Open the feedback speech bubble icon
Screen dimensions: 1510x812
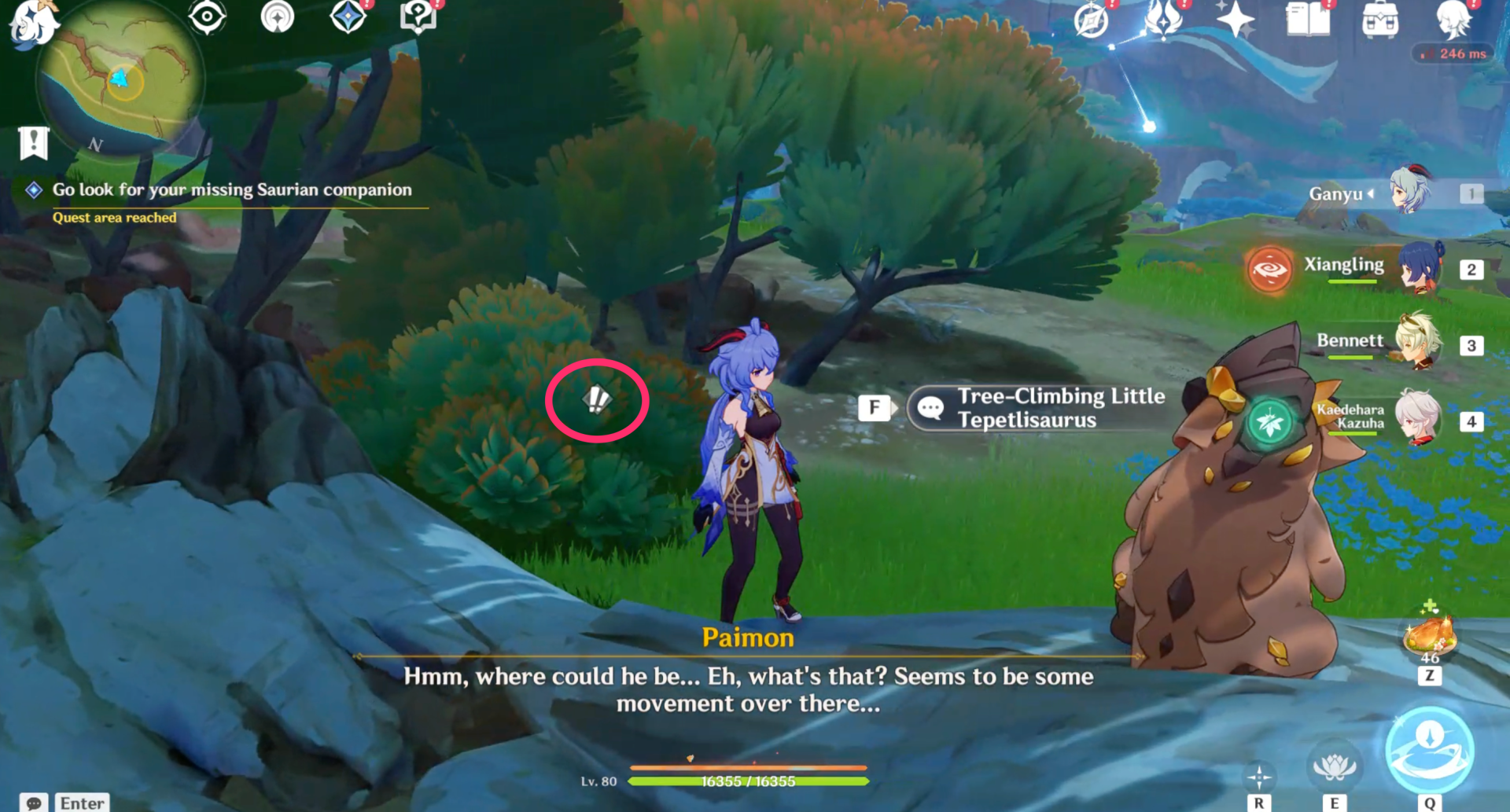(418, 16)
